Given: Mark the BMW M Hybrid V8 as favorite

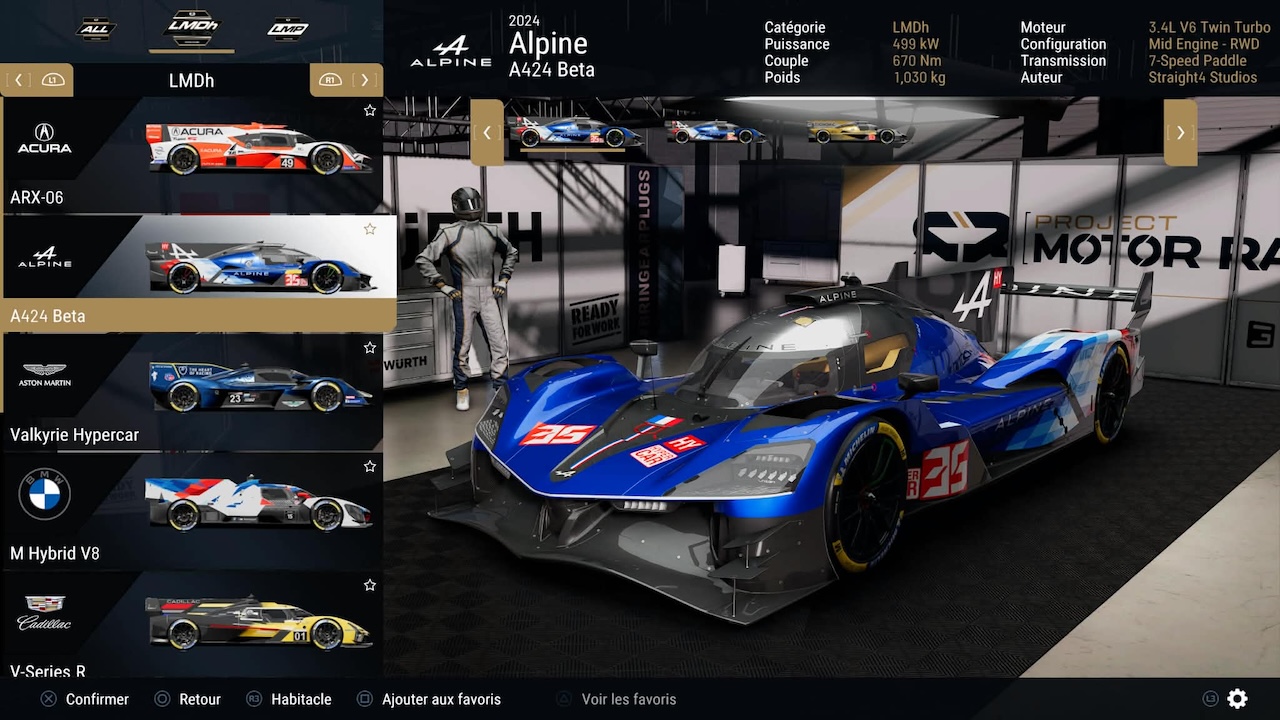Looking at the screenshot, I should coord(370,466).
